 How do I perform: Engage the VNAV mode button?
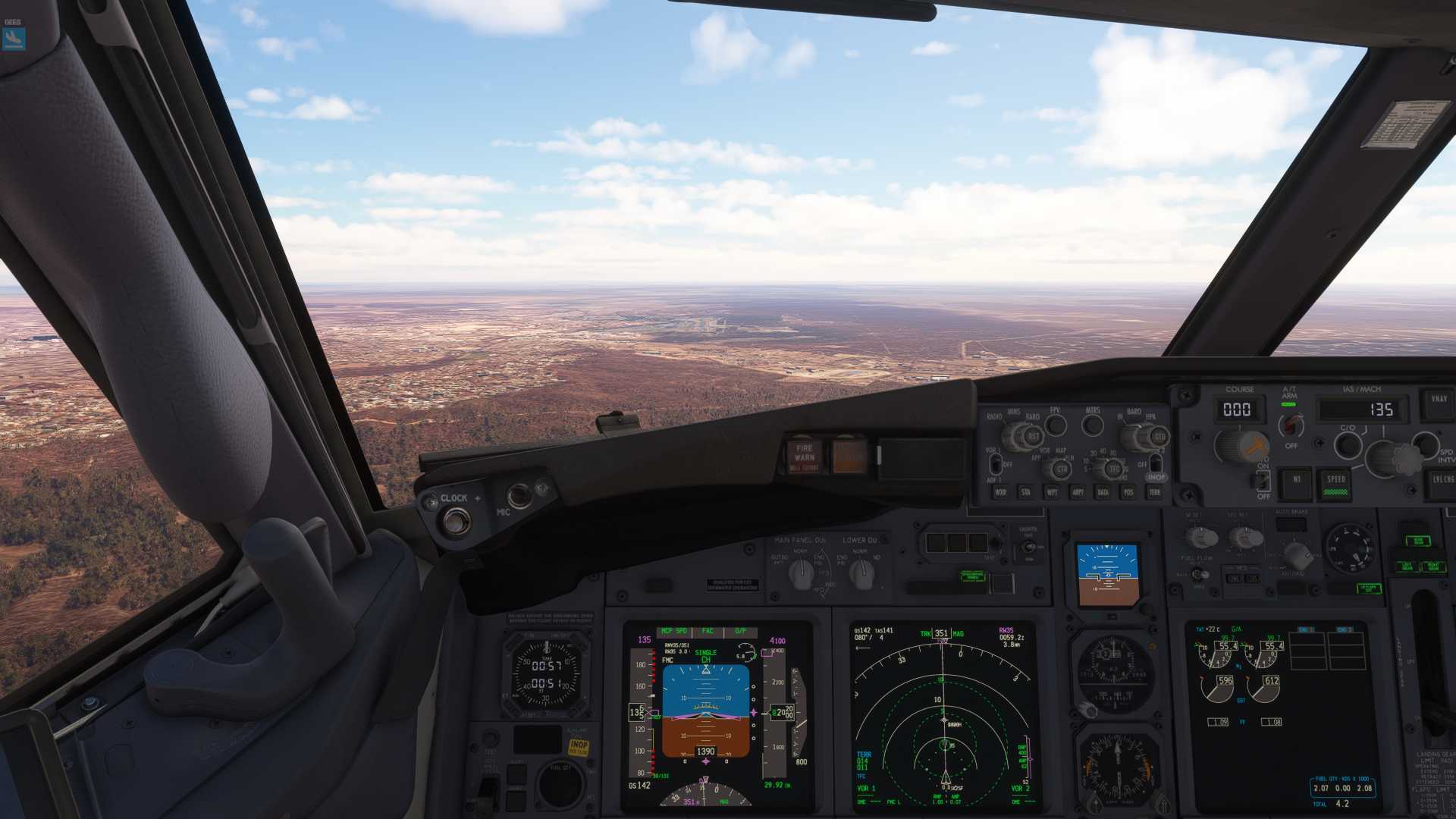[x=1439, y=400]
